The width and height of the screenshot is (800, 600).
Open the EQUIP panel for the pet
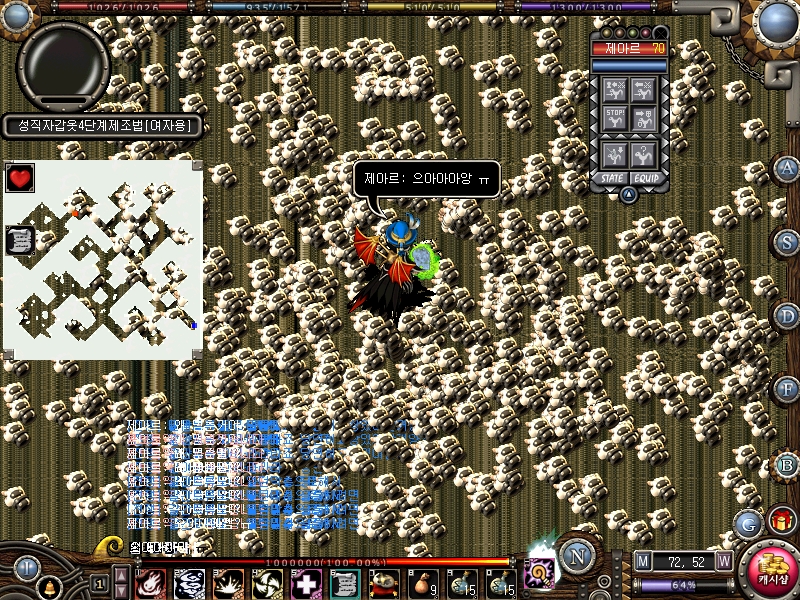click(x=647, y=178)
